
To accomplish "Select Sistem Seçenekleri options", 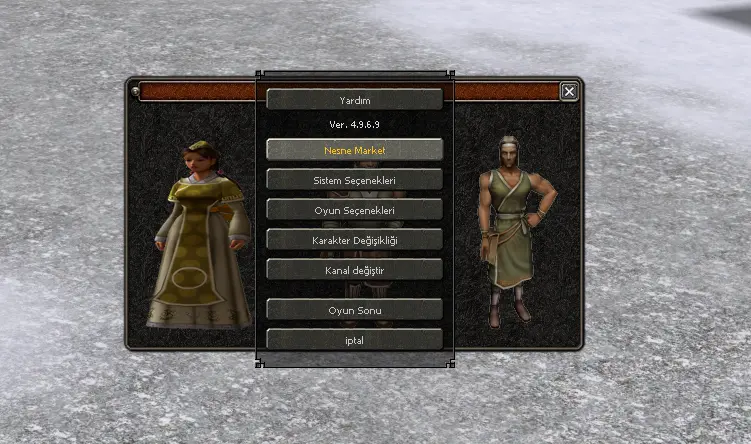I will click(x=354, y=180).
